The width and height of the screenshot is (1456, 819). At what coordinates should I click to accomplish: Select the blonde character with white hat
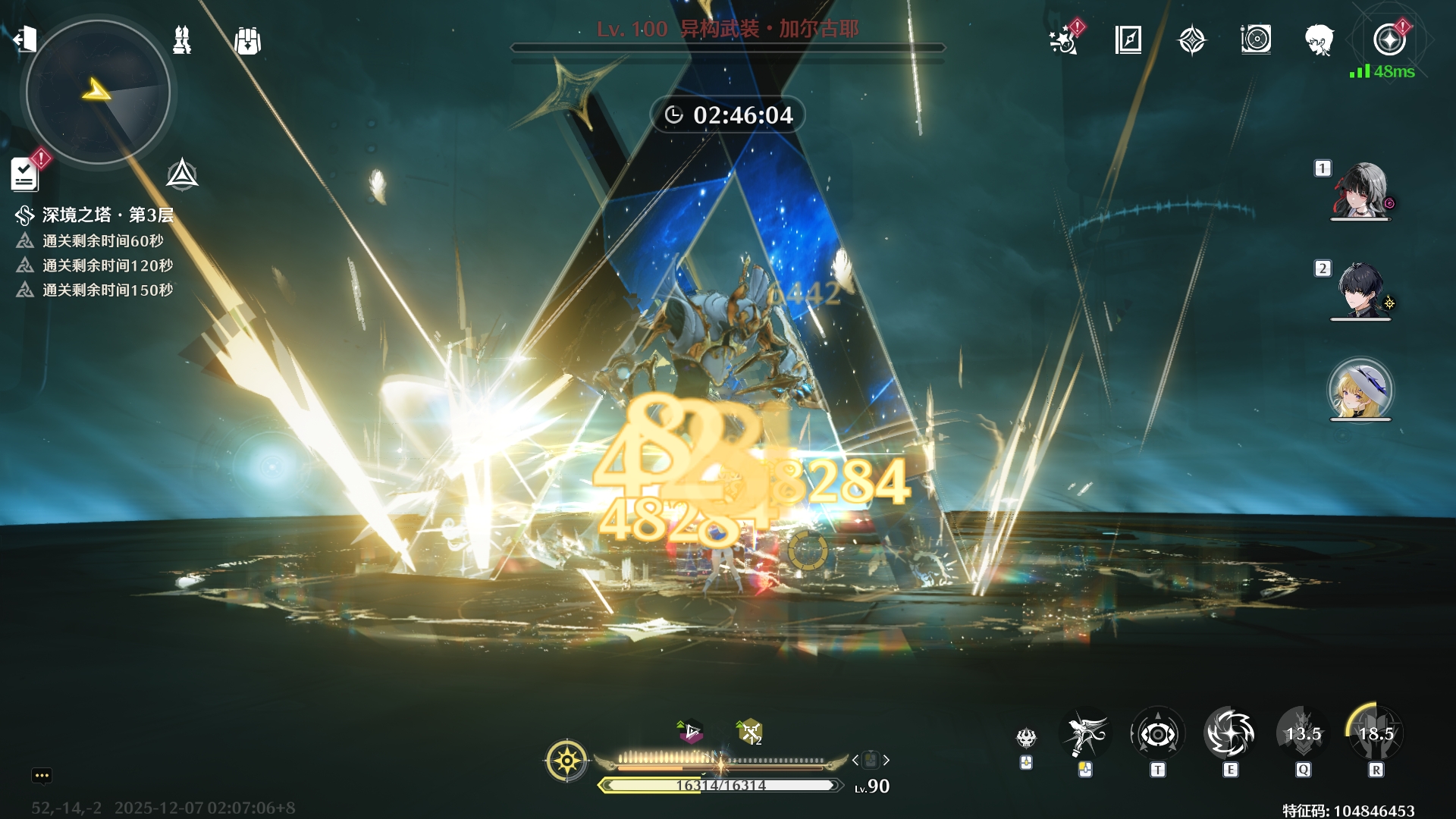(x=1360, y=390)
